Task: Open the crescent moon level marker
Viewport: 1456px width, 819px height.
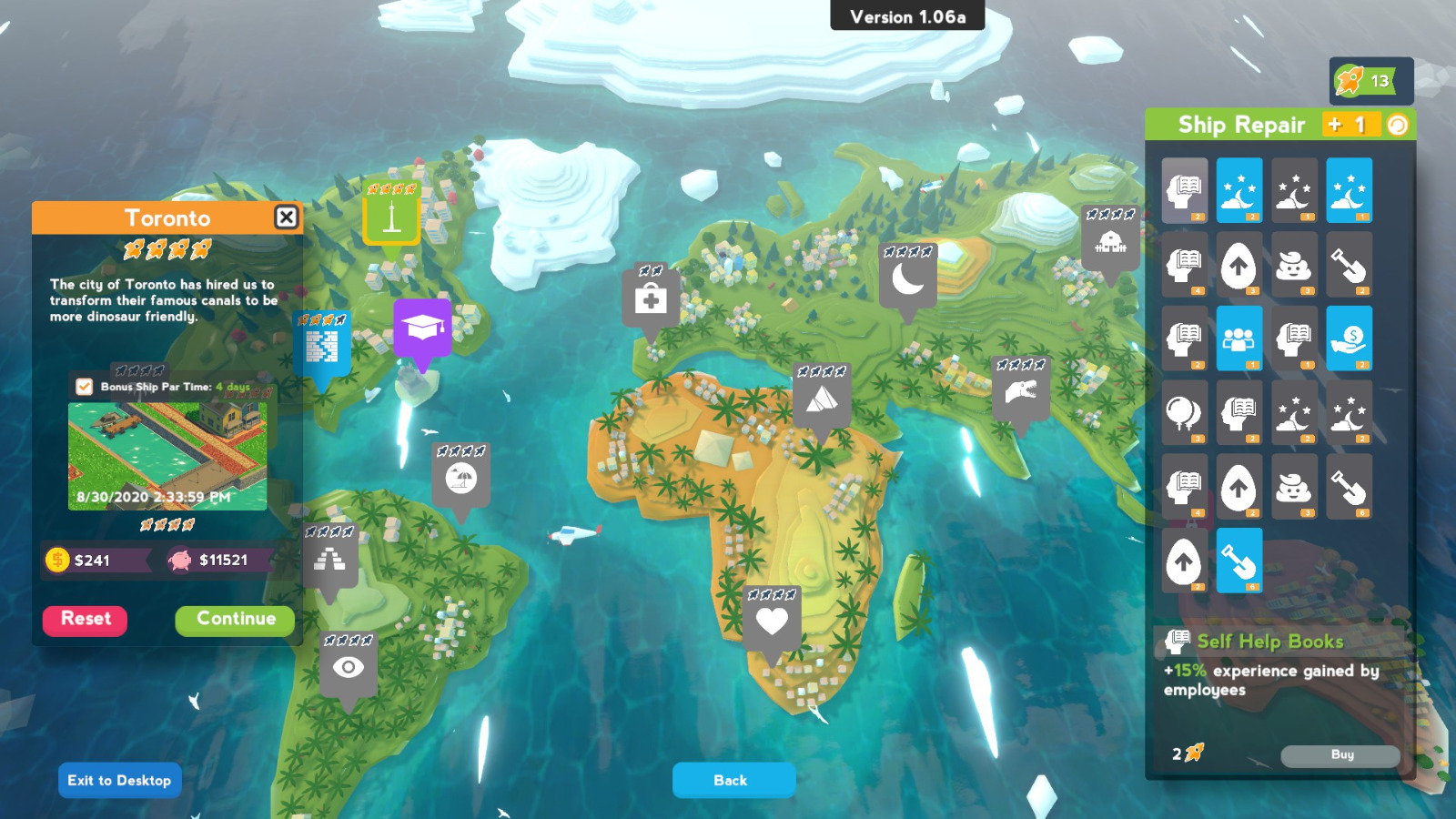Action: coord(907,278)
